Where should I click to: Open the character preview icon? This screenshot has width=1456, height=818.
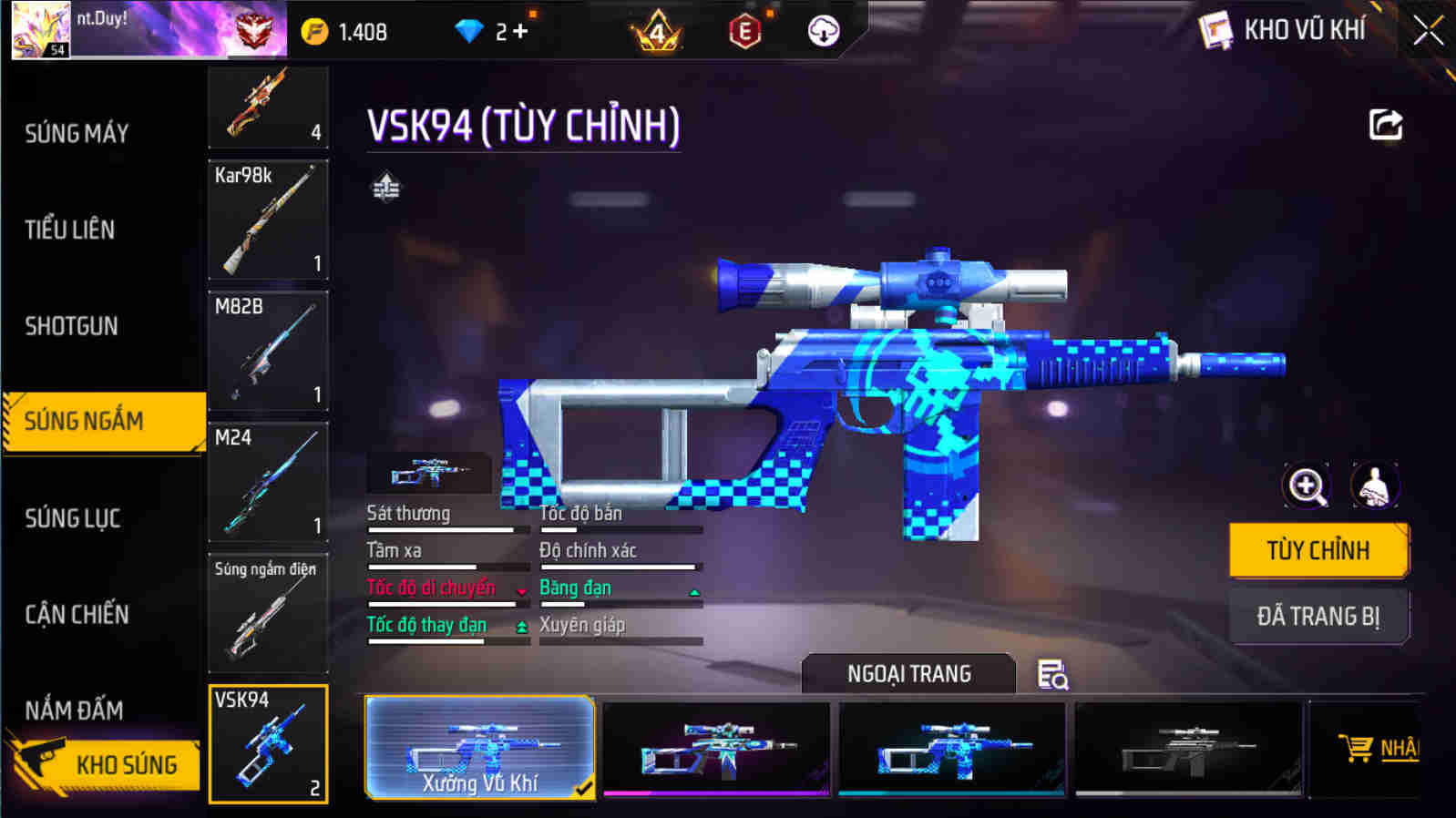1373,485
